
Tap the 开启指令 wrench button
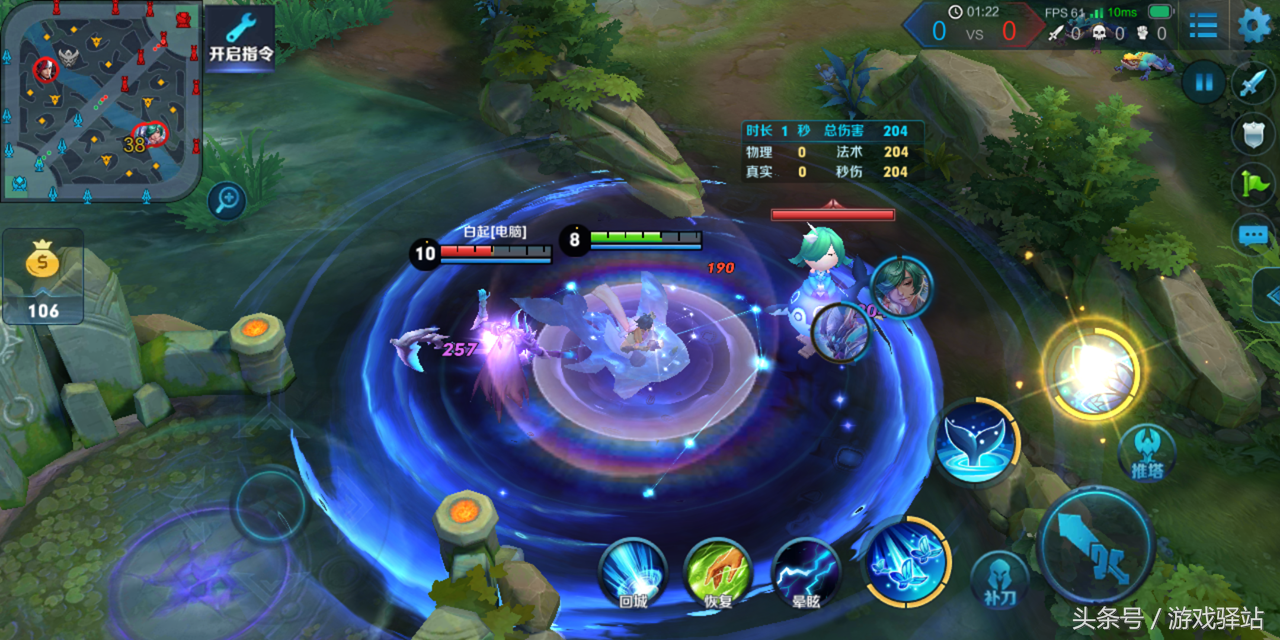240,36
